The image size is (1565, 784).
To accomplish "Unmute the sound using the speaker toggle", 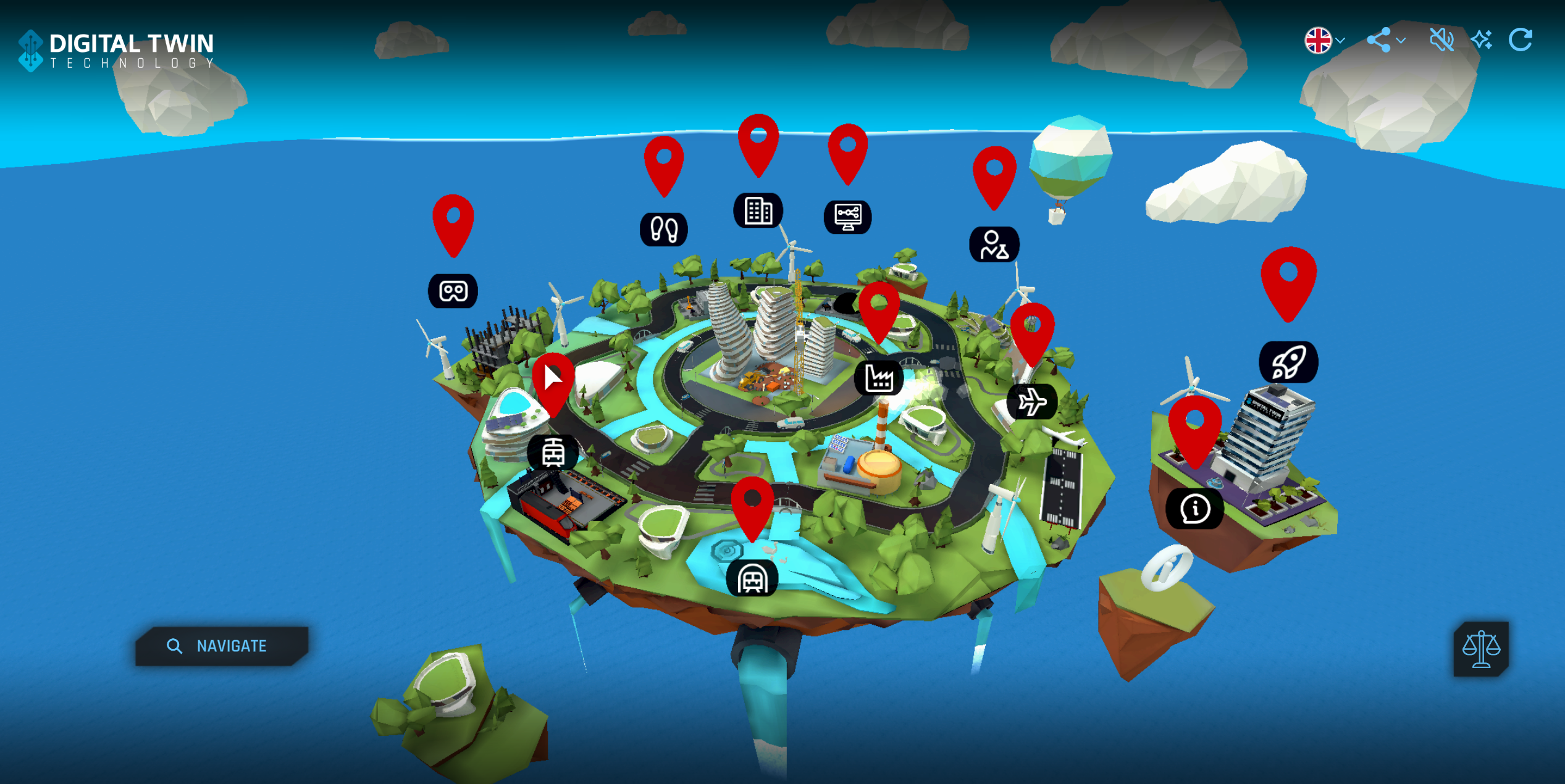I will coord(1442,40).
